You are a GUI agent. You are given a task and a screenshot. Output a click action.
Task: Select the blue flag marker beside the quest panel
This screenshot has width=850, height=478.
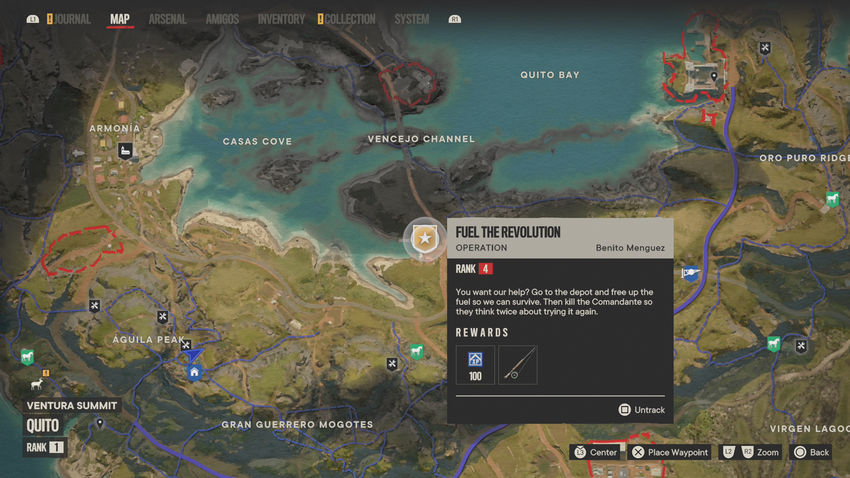(690, 273)
